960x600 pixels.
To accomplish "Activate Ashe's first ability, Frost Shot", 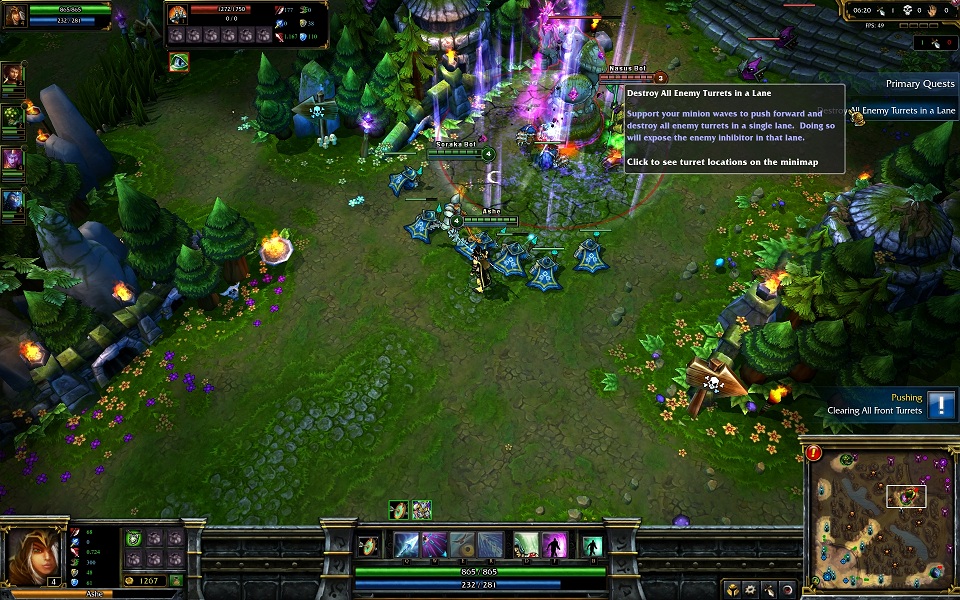I will (x=407, y=545).
